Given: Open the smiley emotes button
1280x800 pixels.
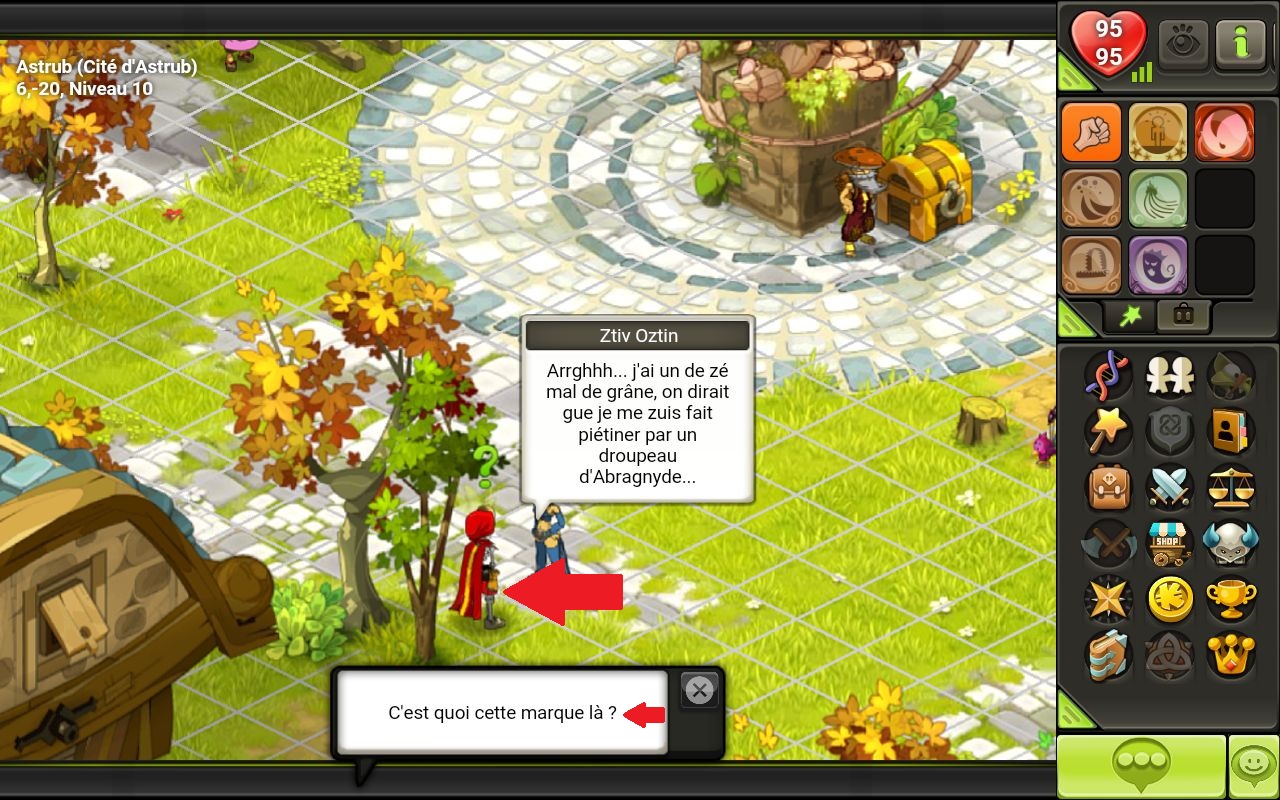Looking at the screenshot, I should pyautogui.click(x=1254, y=767).
